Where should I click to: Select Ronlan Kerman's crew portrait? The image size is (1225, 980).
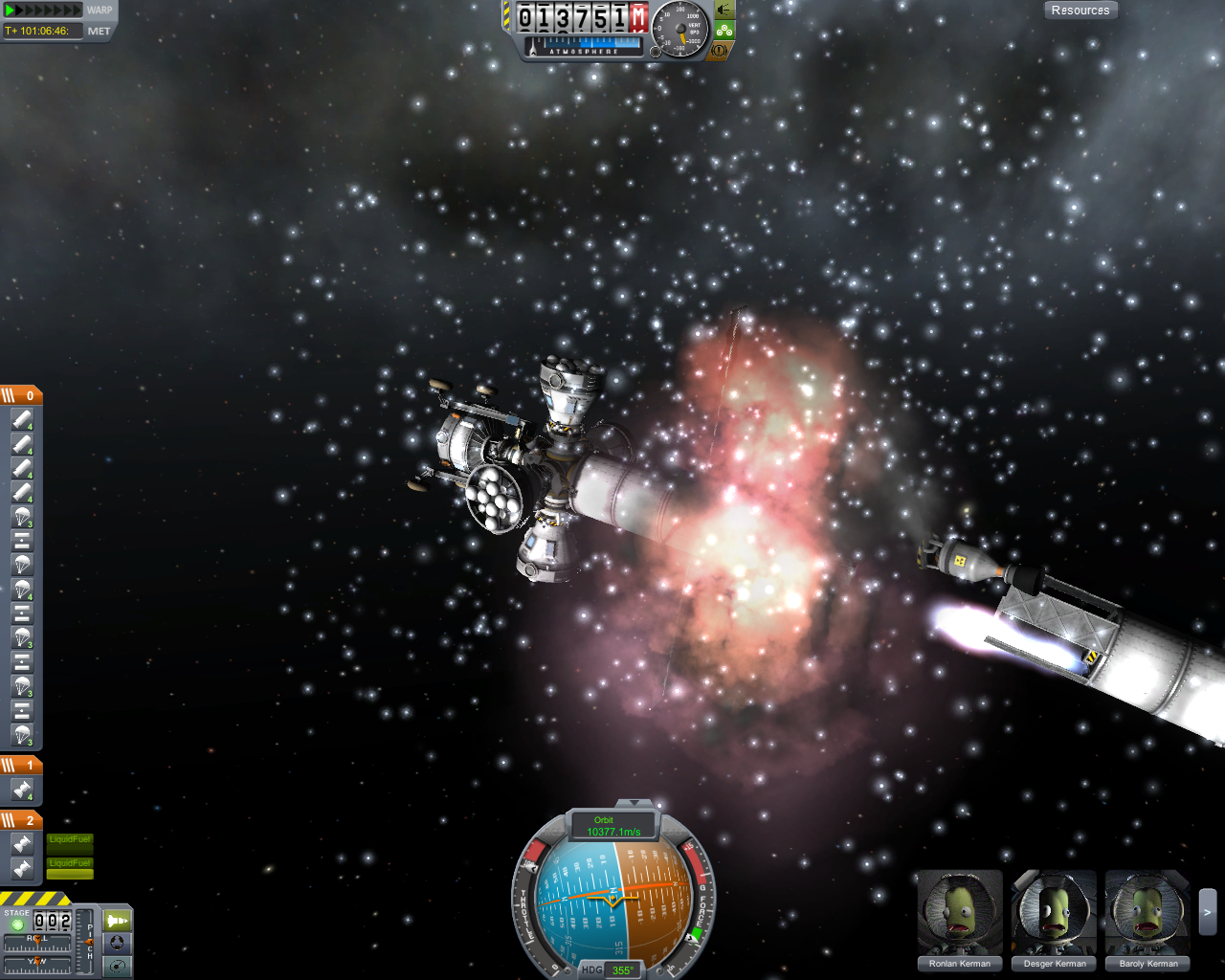point(959,913)
